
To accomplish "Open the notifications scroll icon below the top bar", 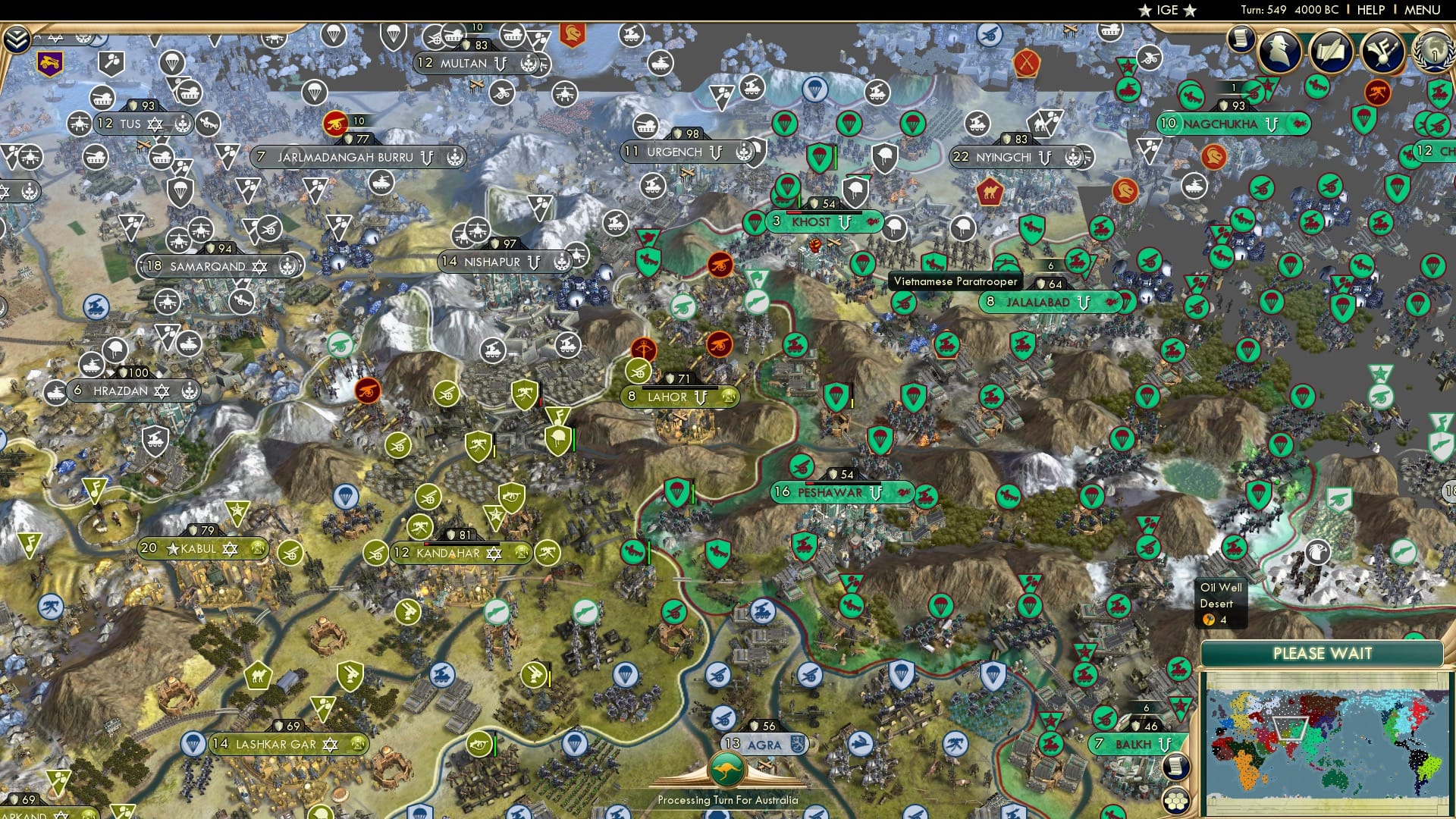I will click(x=1241, y=39).
